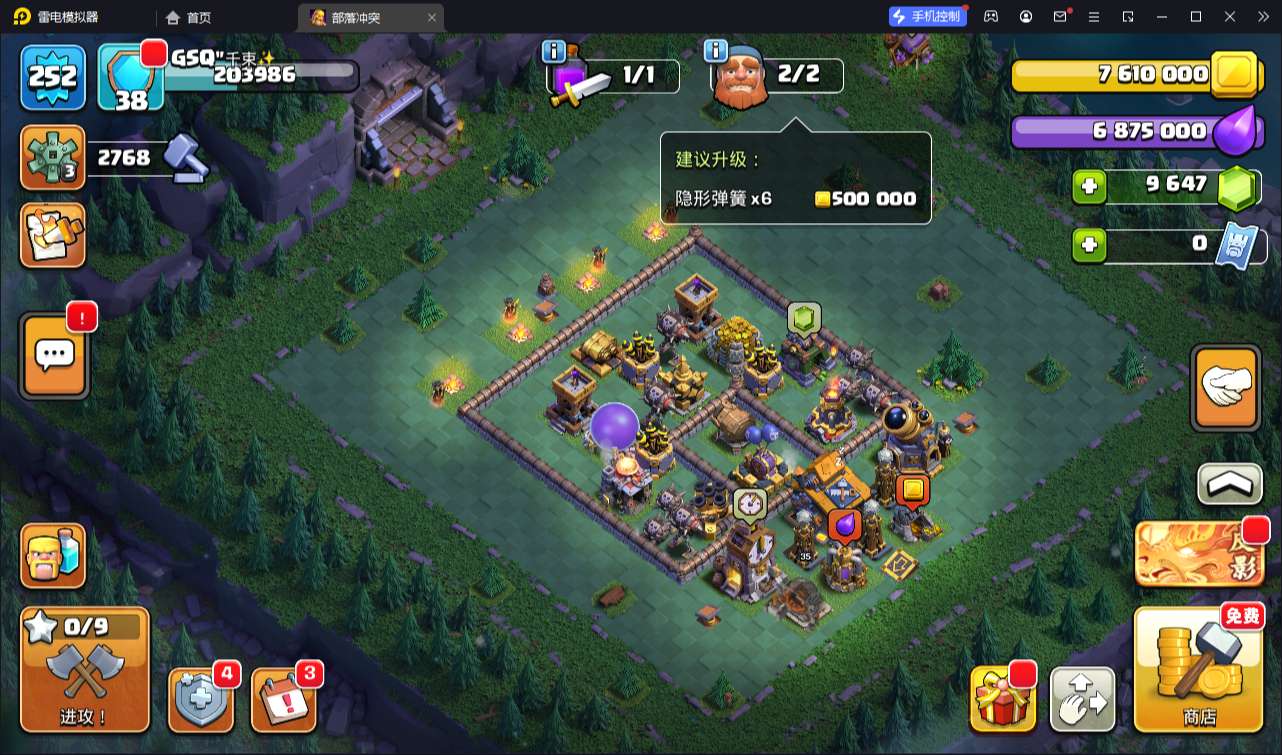Click the blue level 252 experience badge

click(53, 76)
